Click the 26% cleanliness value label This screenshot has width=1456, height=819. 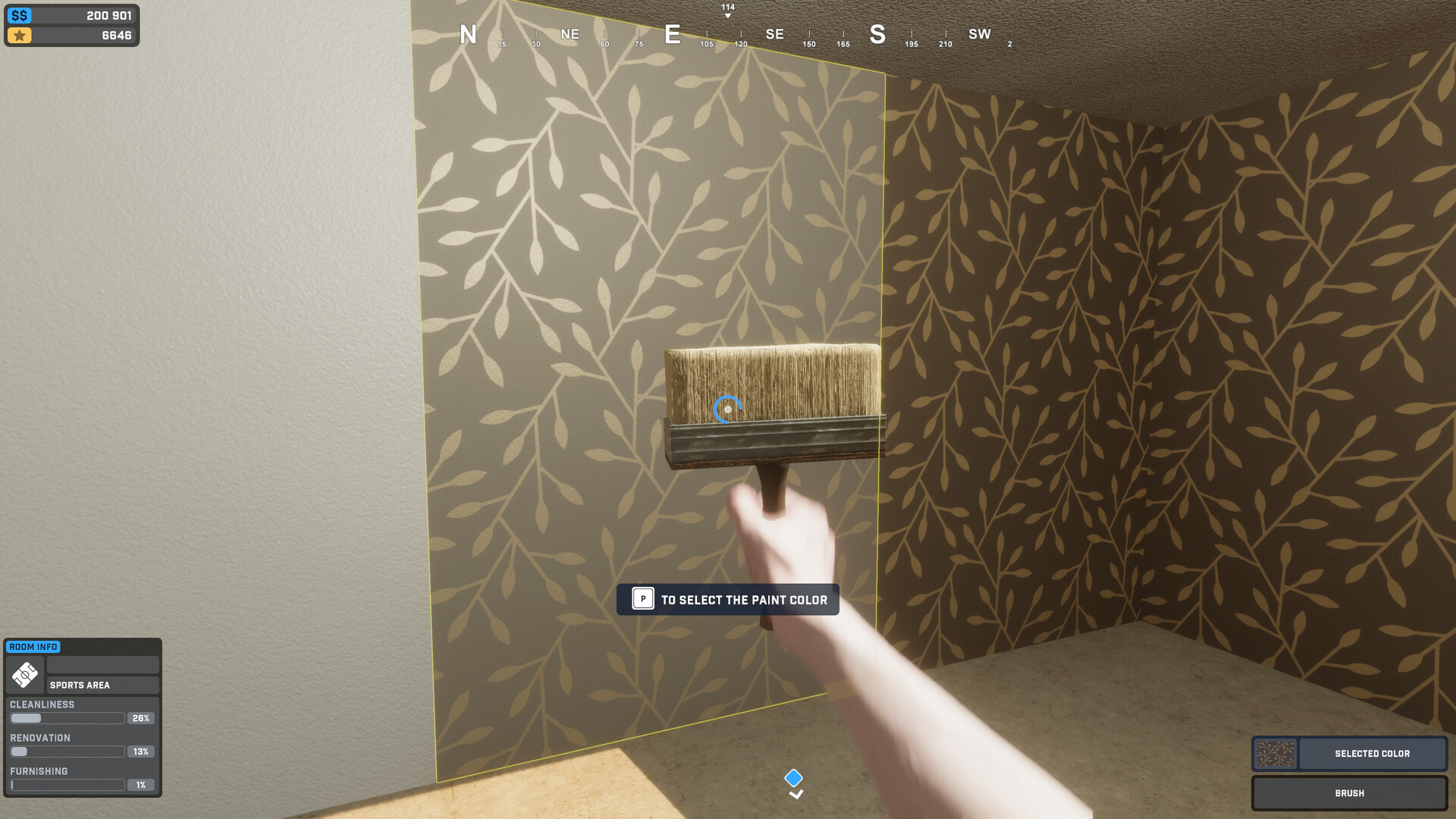pyautogui.click(x=141, y=717)
